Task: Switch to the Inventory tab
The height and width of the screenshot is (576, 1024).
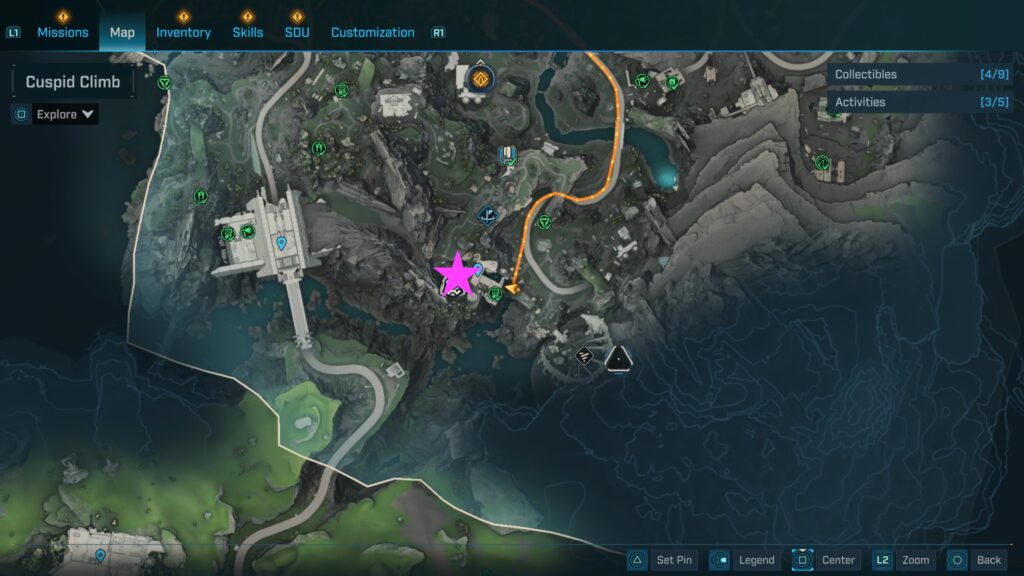Action: (183, 32)
